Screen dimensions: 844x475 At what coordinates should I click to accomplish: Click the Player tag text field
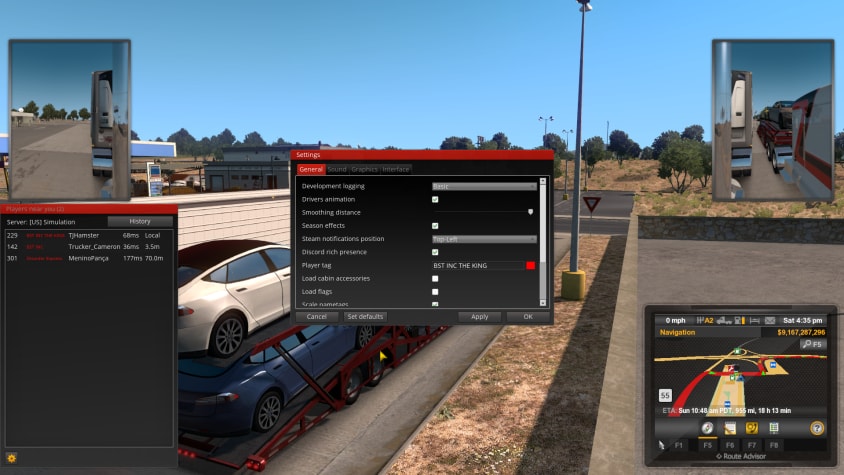[x=477, y=265]
